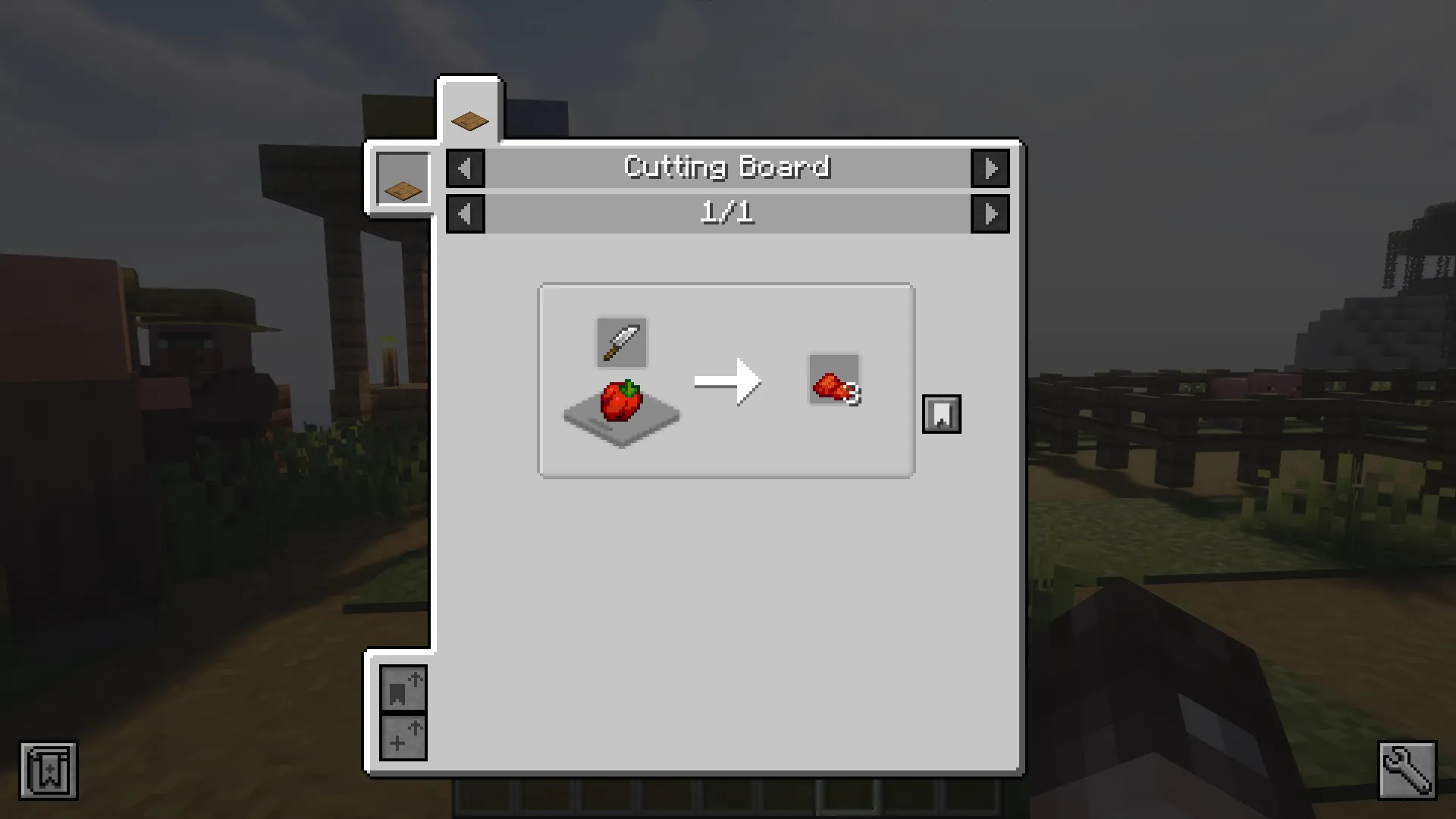Advance to the next recipe category with the right arrow
The image size is (1456, 819).
click(990, 168)
